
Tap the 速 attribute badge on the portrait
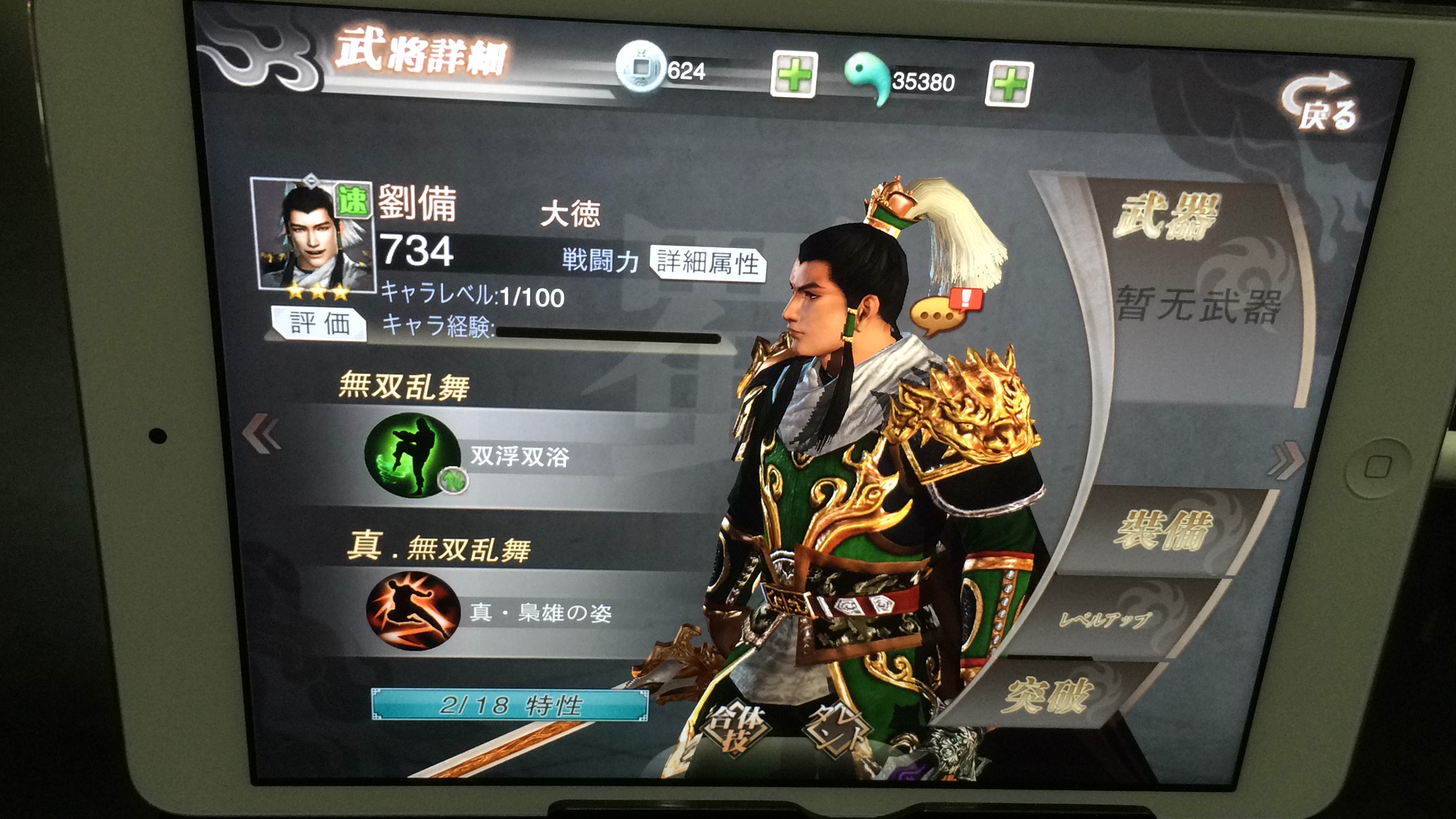[353, 199]
